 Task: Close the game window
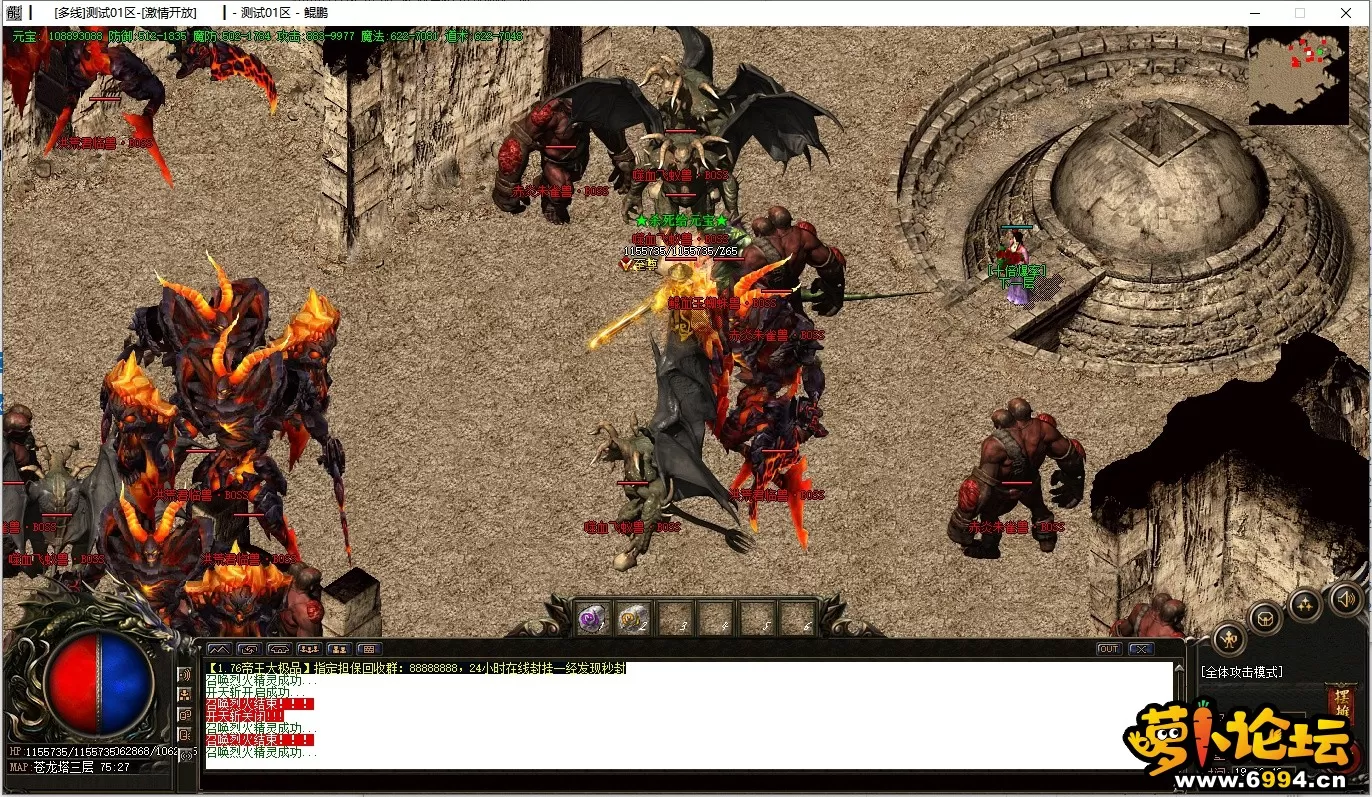click(1346, 13)
